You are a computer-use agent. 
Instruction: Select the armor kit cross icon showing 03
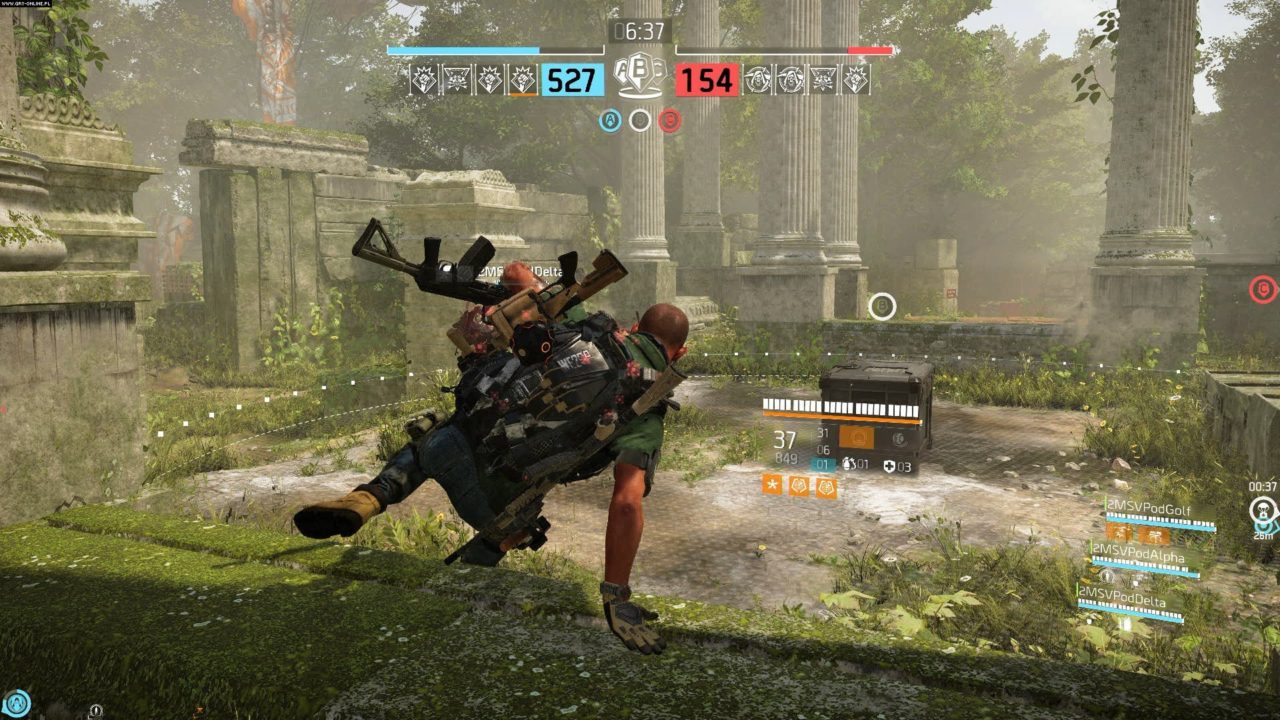point(888,466)
